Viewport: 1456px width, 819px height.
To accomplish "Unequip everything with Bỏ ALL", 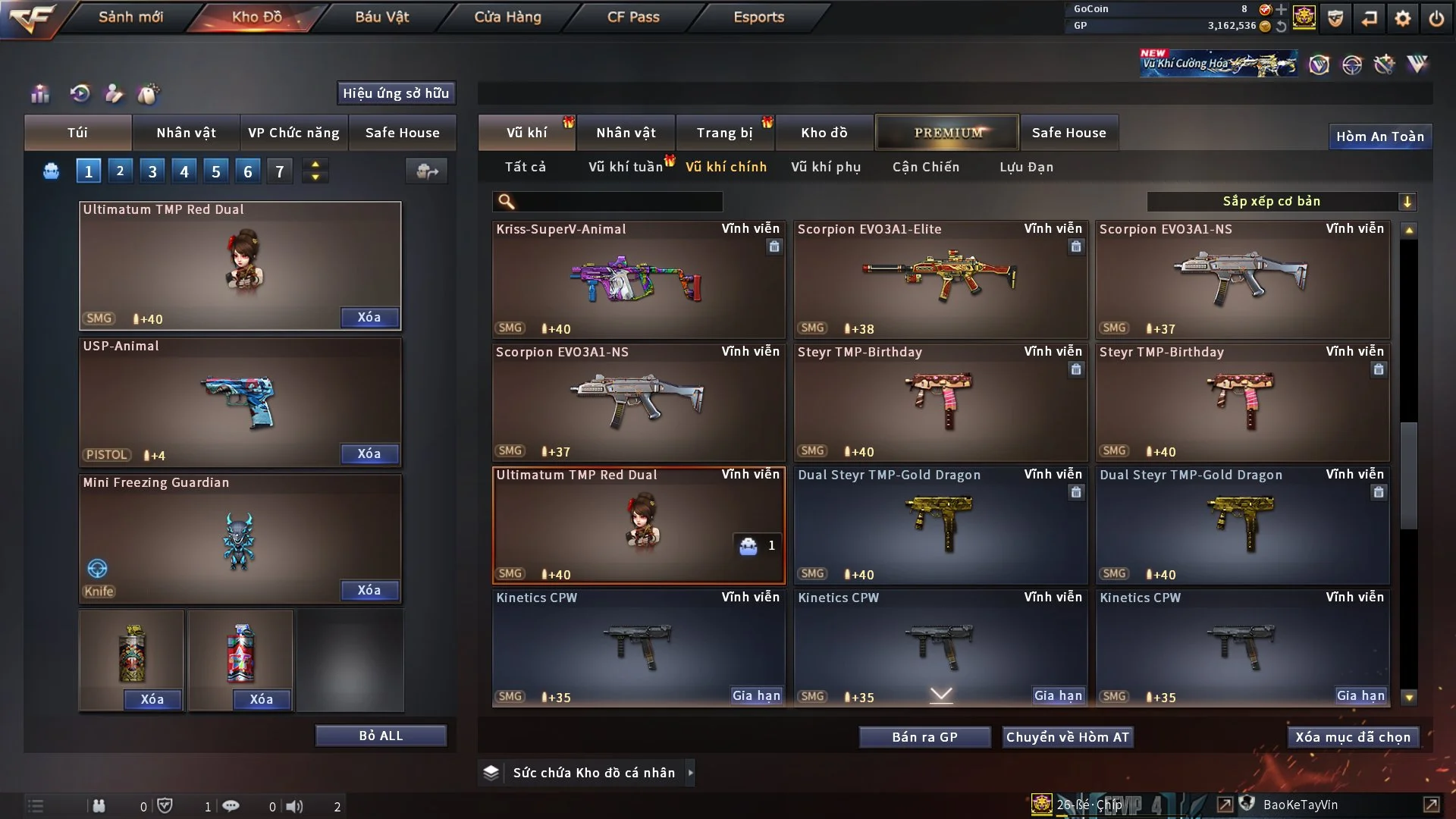I will tap(381, 736).
